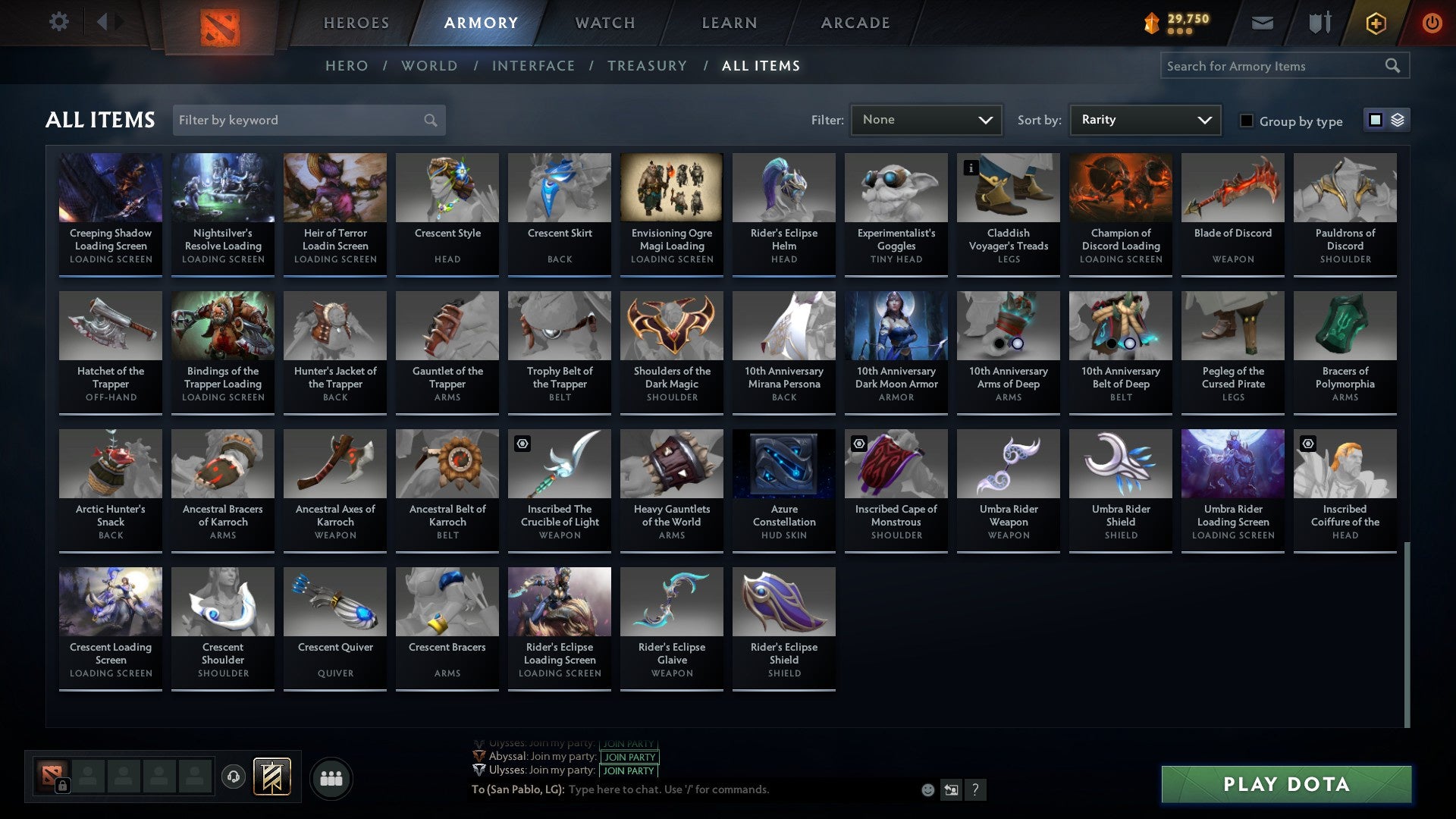
Task: Open the settings gear icon
Action: click(58, 22)
